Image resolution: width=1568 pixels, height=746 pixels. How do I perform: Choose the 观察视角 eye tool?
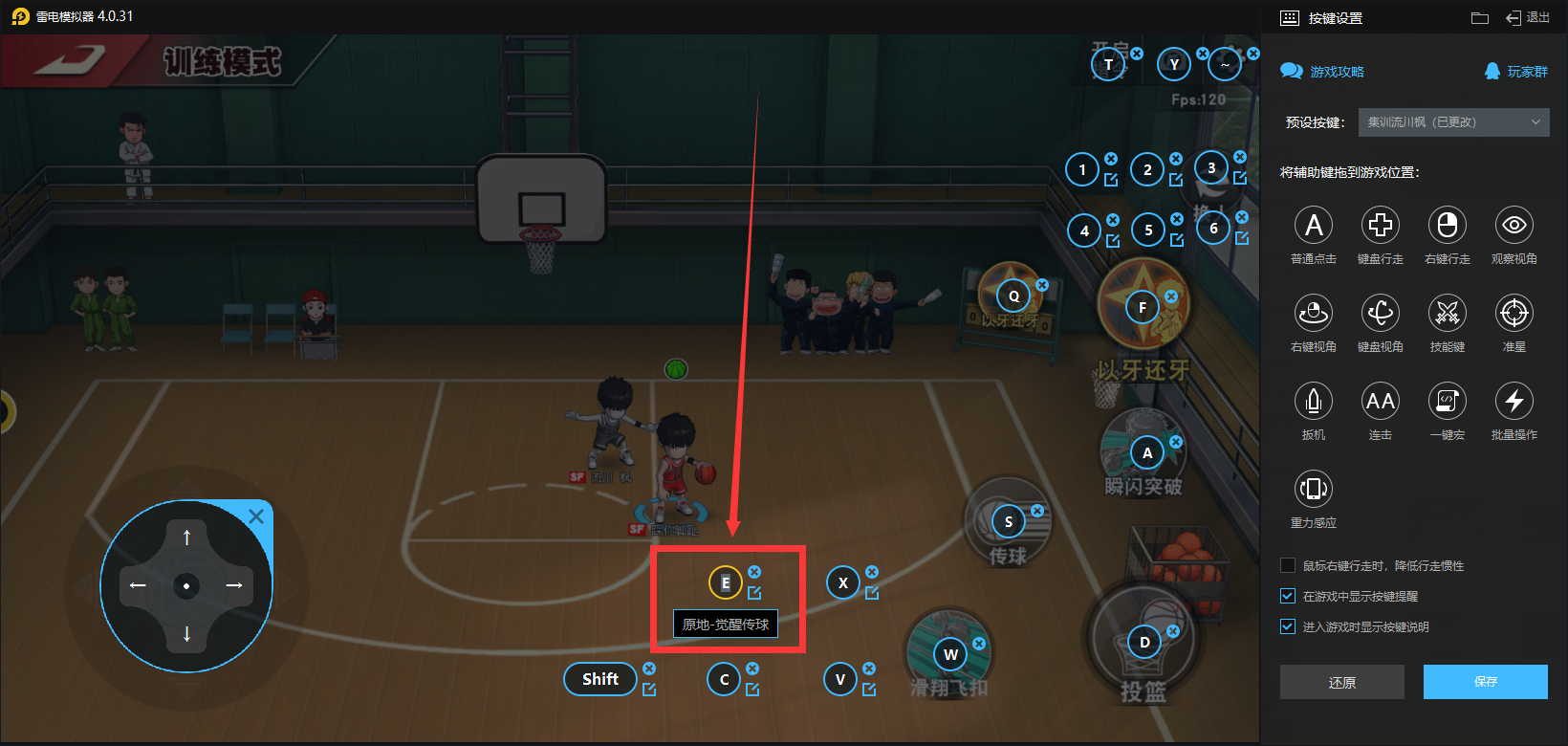(x=1514, y=226)
